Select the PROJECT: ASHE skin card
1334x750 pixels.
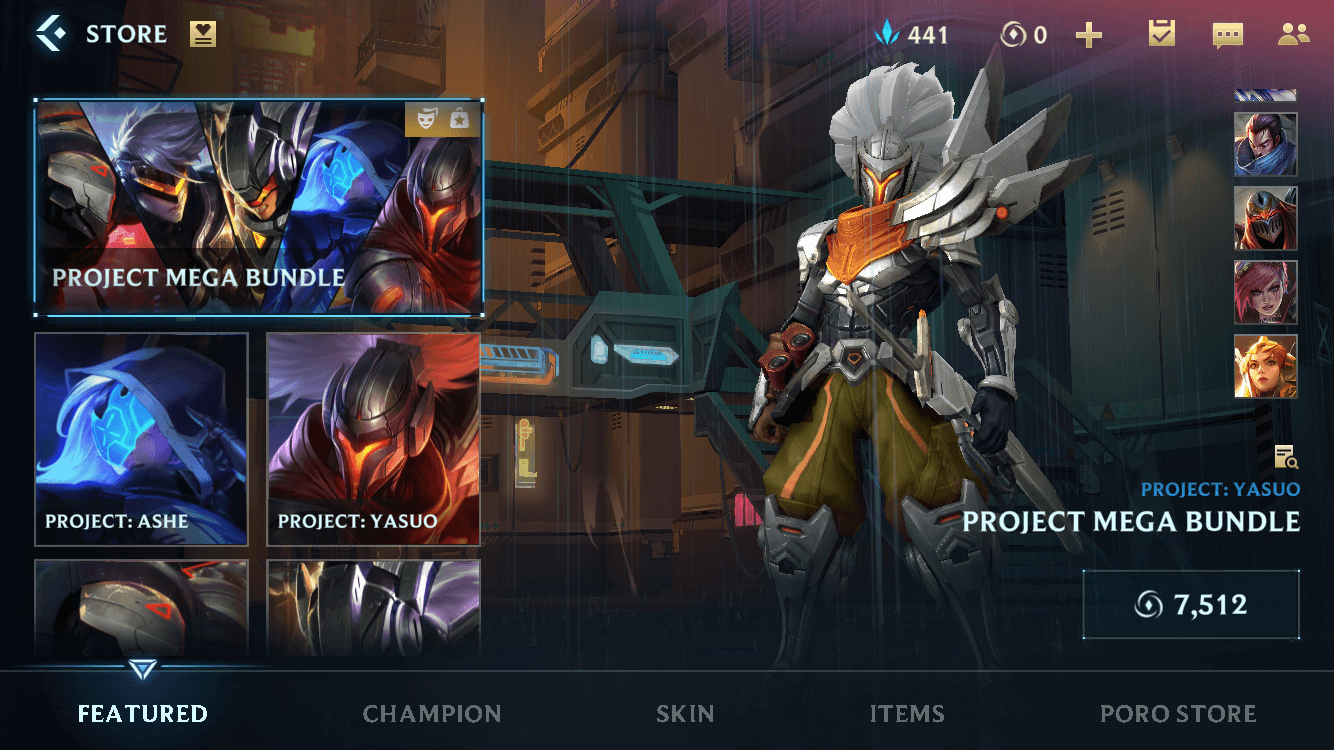pyautogui.click(x=141, y=438)
